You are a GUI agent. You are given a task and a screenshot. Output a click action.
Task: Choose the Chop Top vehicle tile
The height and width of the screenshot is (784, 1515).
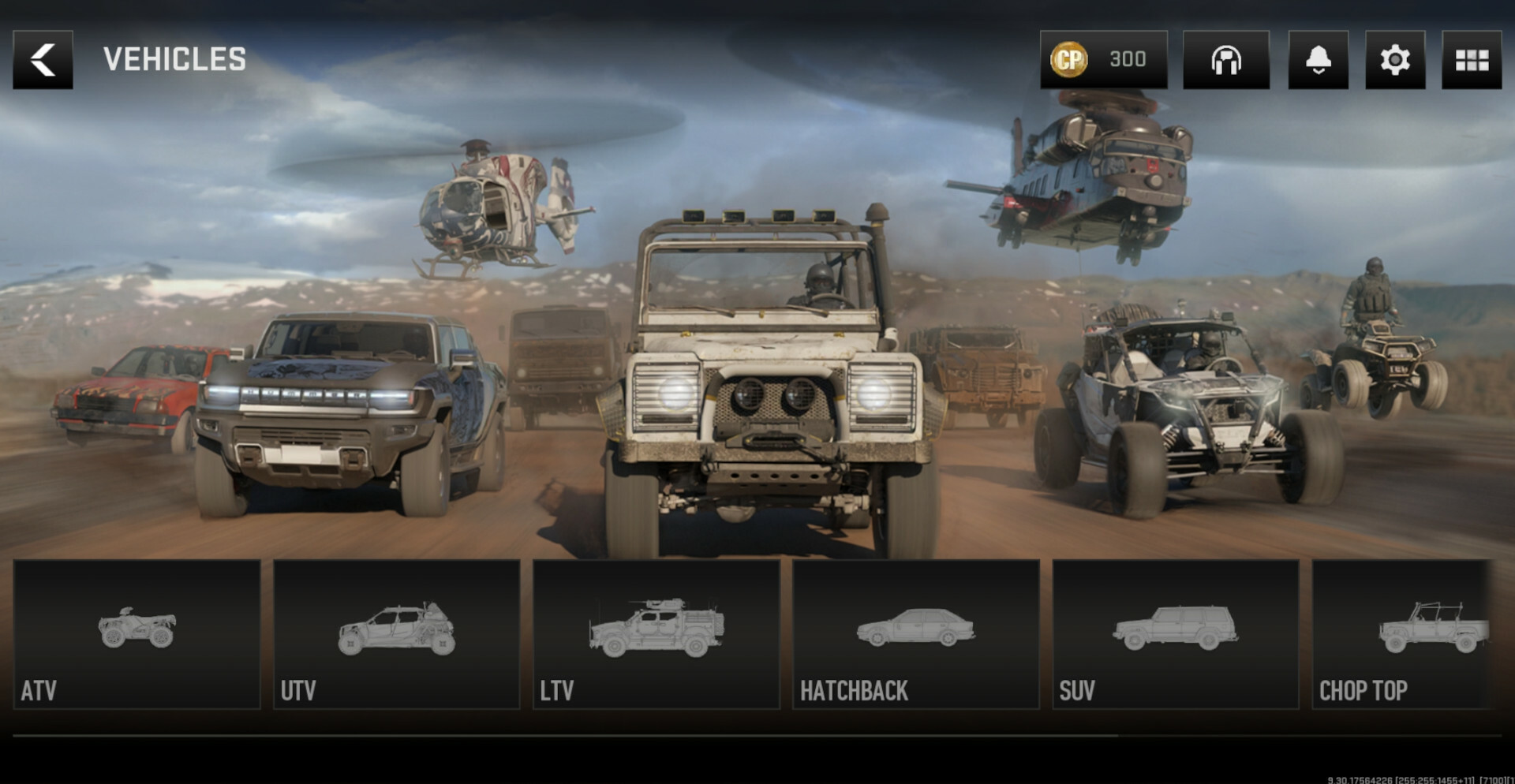pyautogui.click(x=1401, y=634)
